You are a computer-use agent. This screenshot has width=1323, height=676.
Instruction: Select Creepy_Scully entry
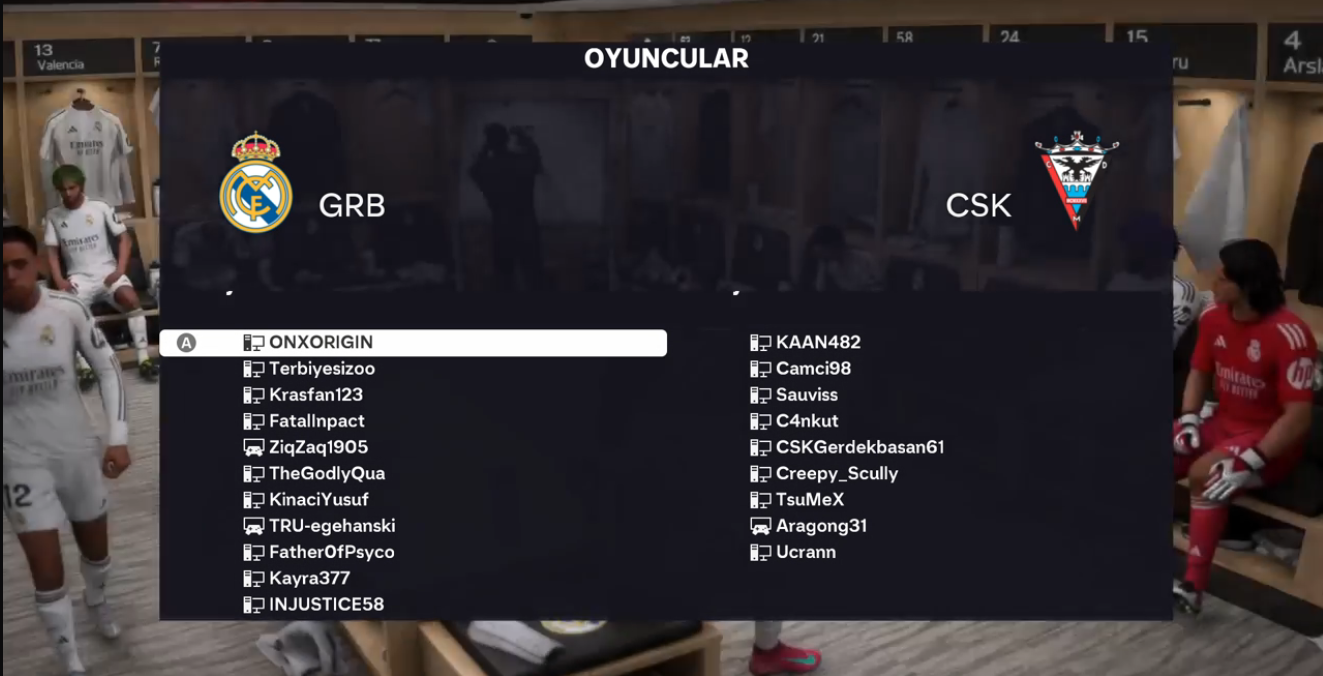click(x=836, y=473)
